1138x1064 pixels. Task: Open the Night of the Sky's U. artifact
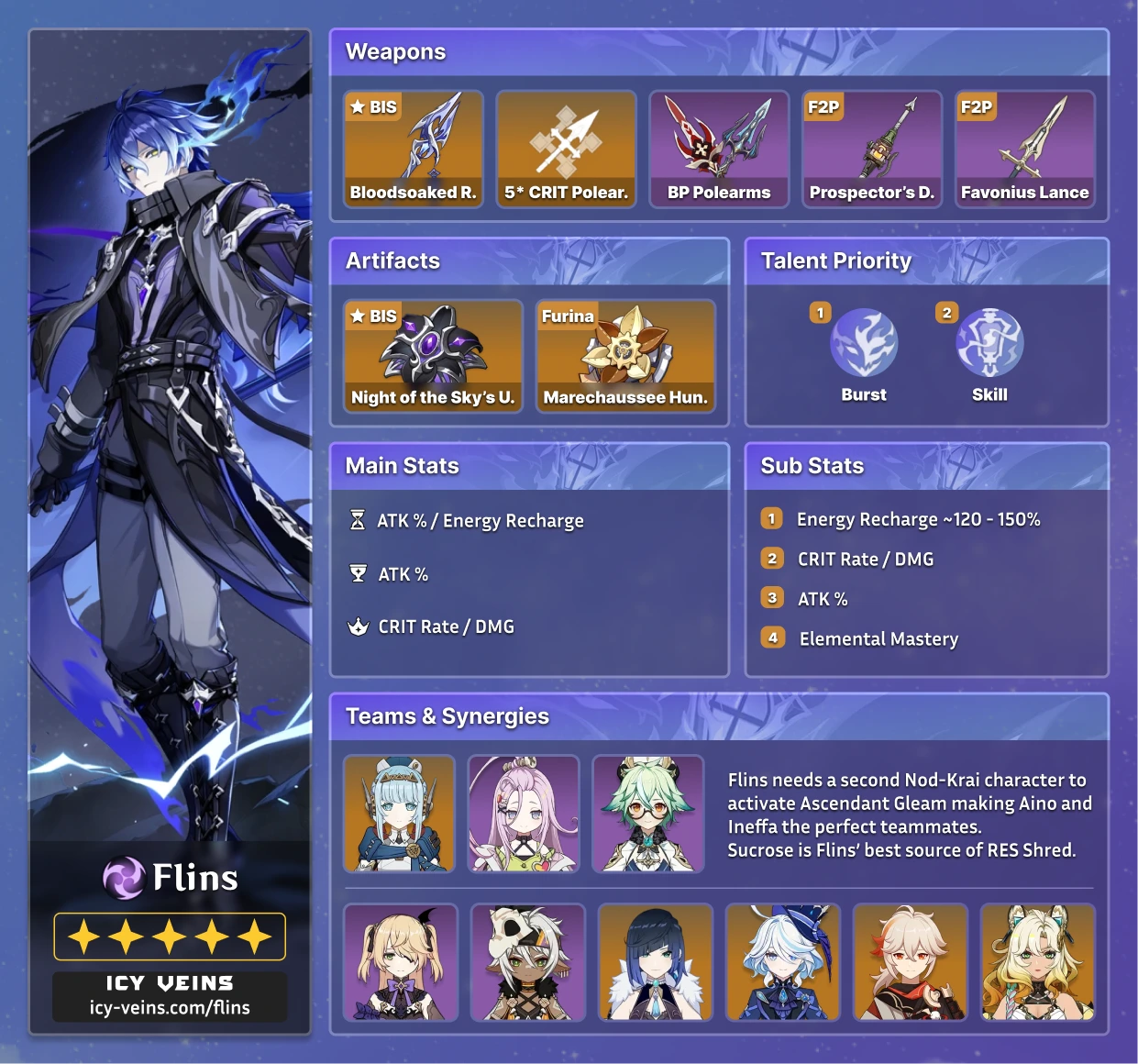tap(433, 356)
